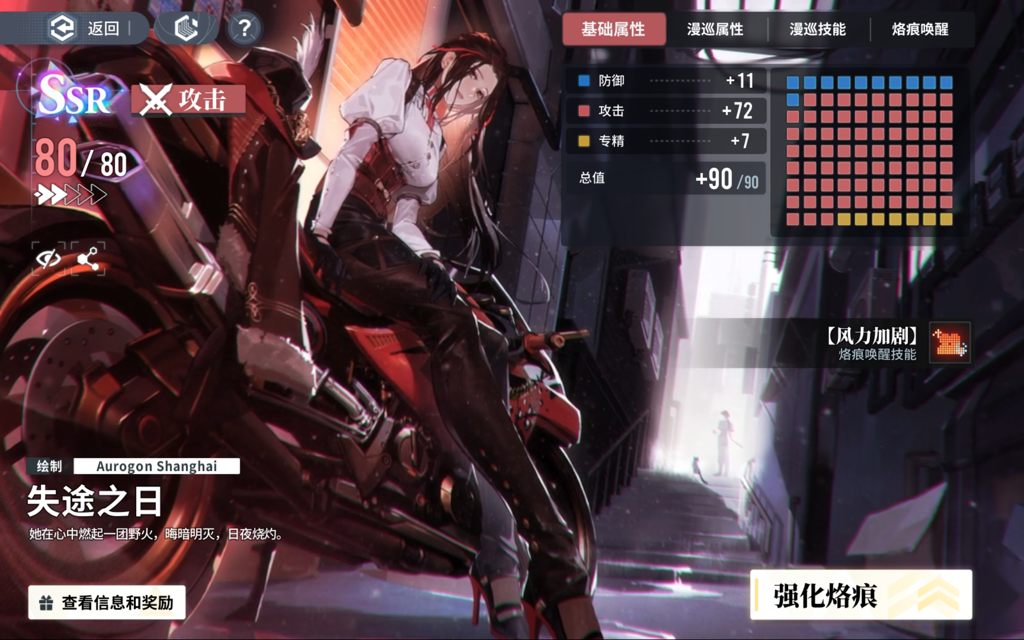This screenshot has width=1024, height=640.
Task: Toggle the eye visibility icon
Action: [47, 258]
